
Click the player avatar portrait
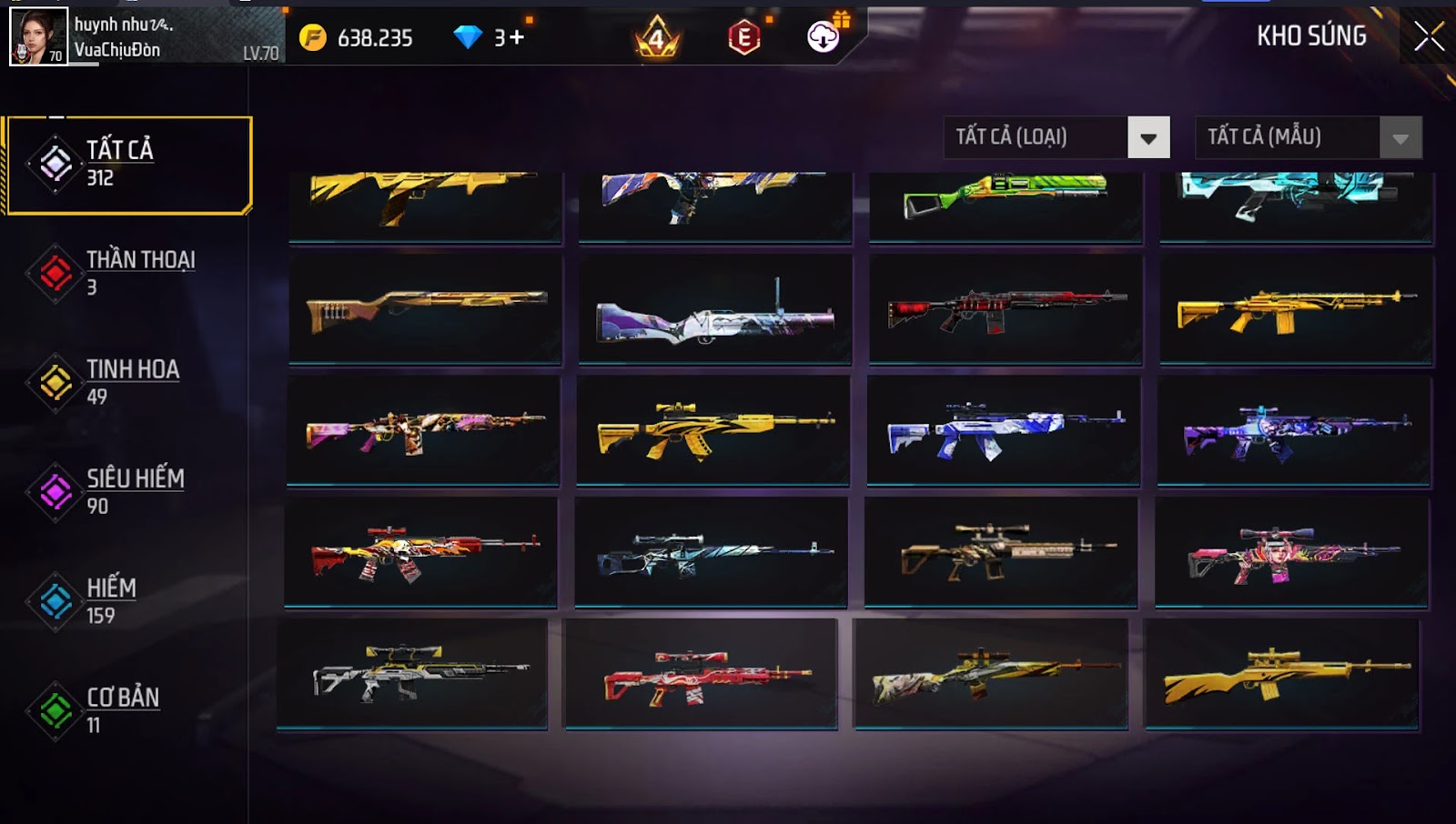point(38,36)
